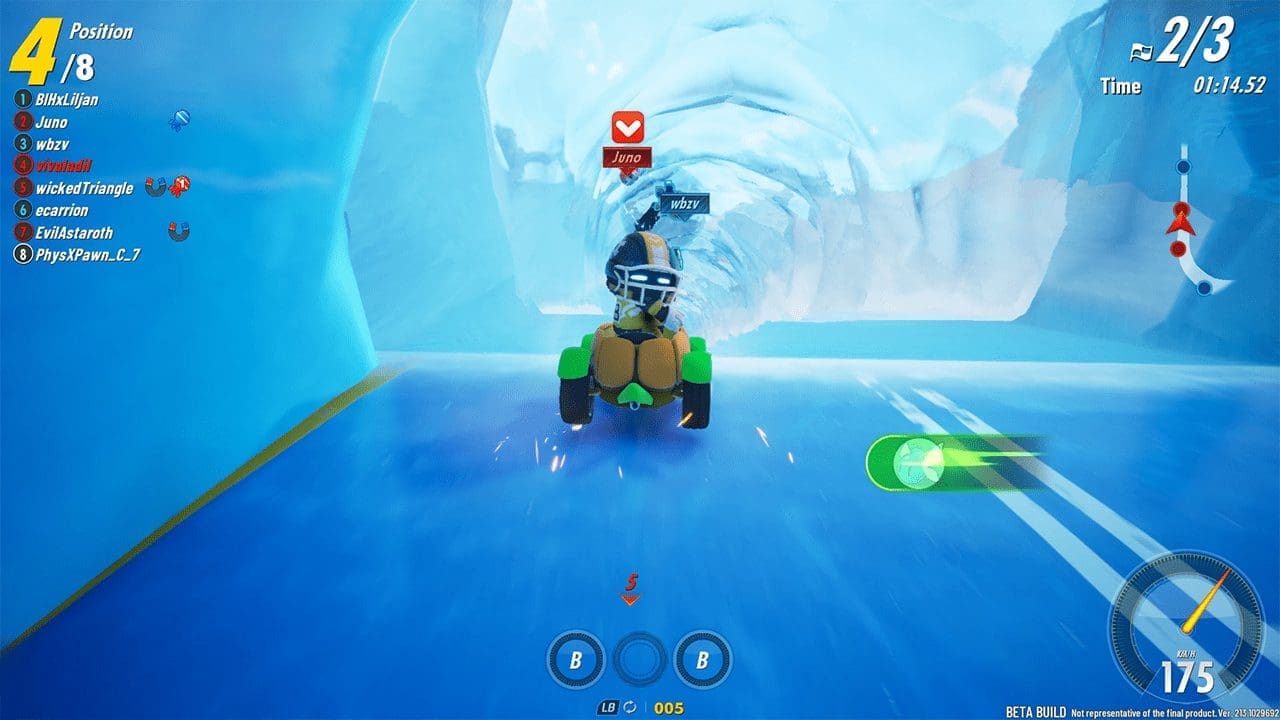
Task: Select the empty center item slot
Action: (639, 660)
